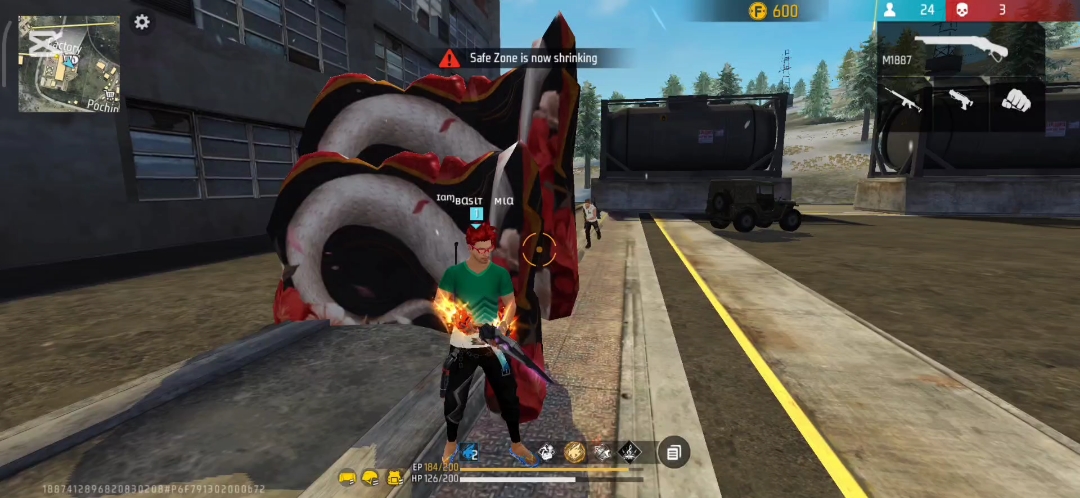This screenshot has height=498, width=1080.
Task: Switch to the pistol weapon slot
Action: 959,100
